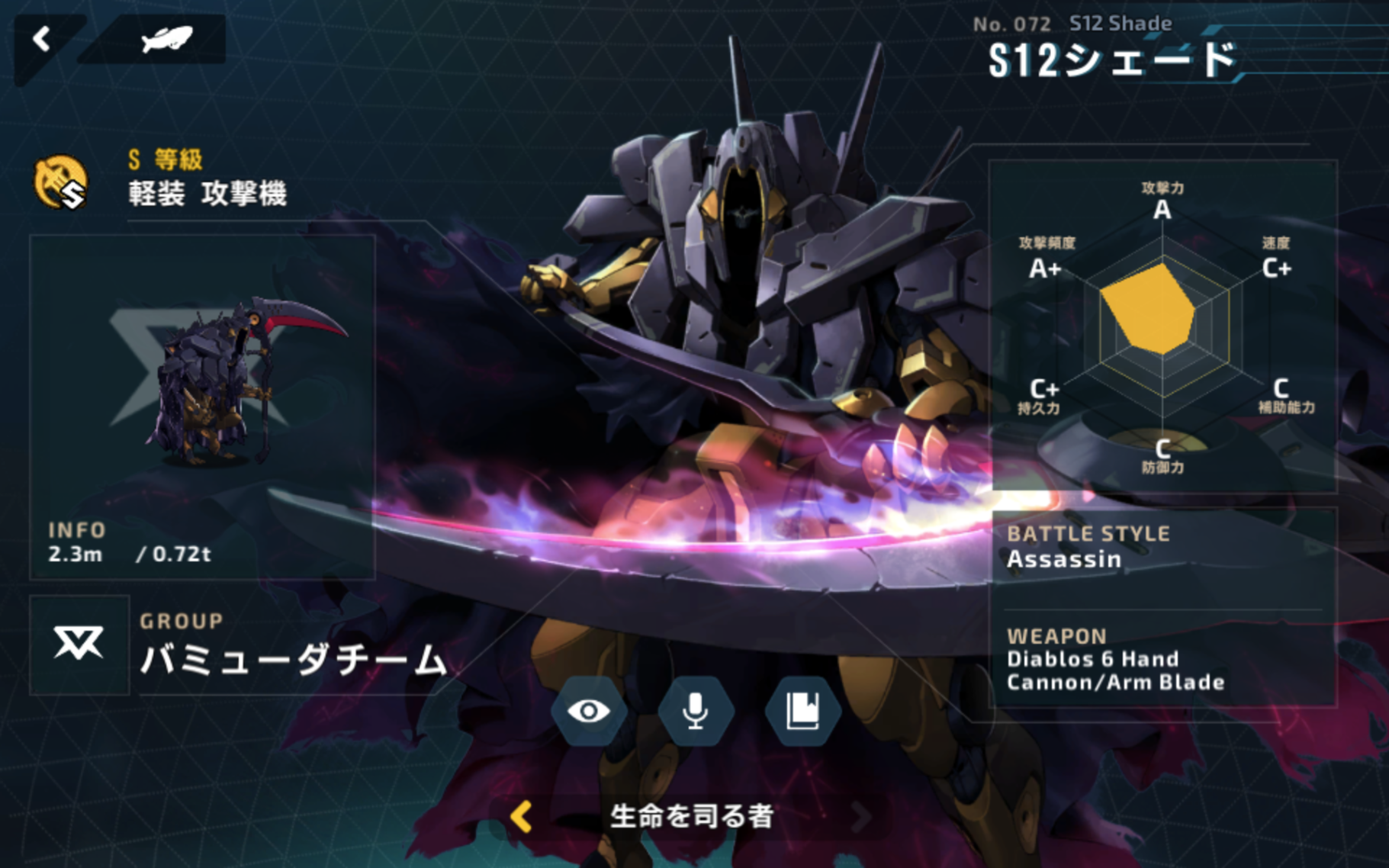Show the previous skin with yellow arrow

[x=522, y=817]
